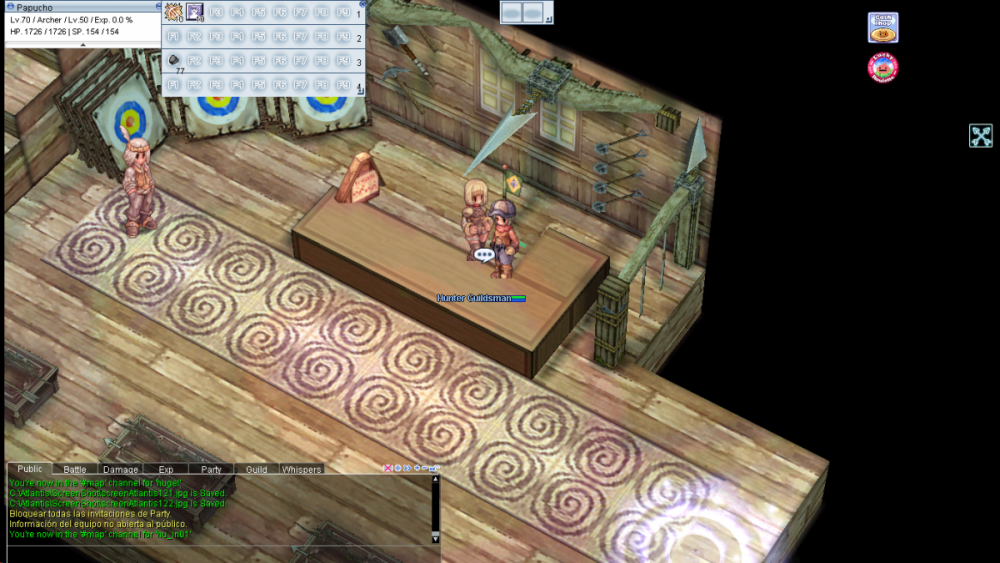Activate the purple skill in hotbar slot F2
The height and width of the screenshot is (563, 1000).
195,13
